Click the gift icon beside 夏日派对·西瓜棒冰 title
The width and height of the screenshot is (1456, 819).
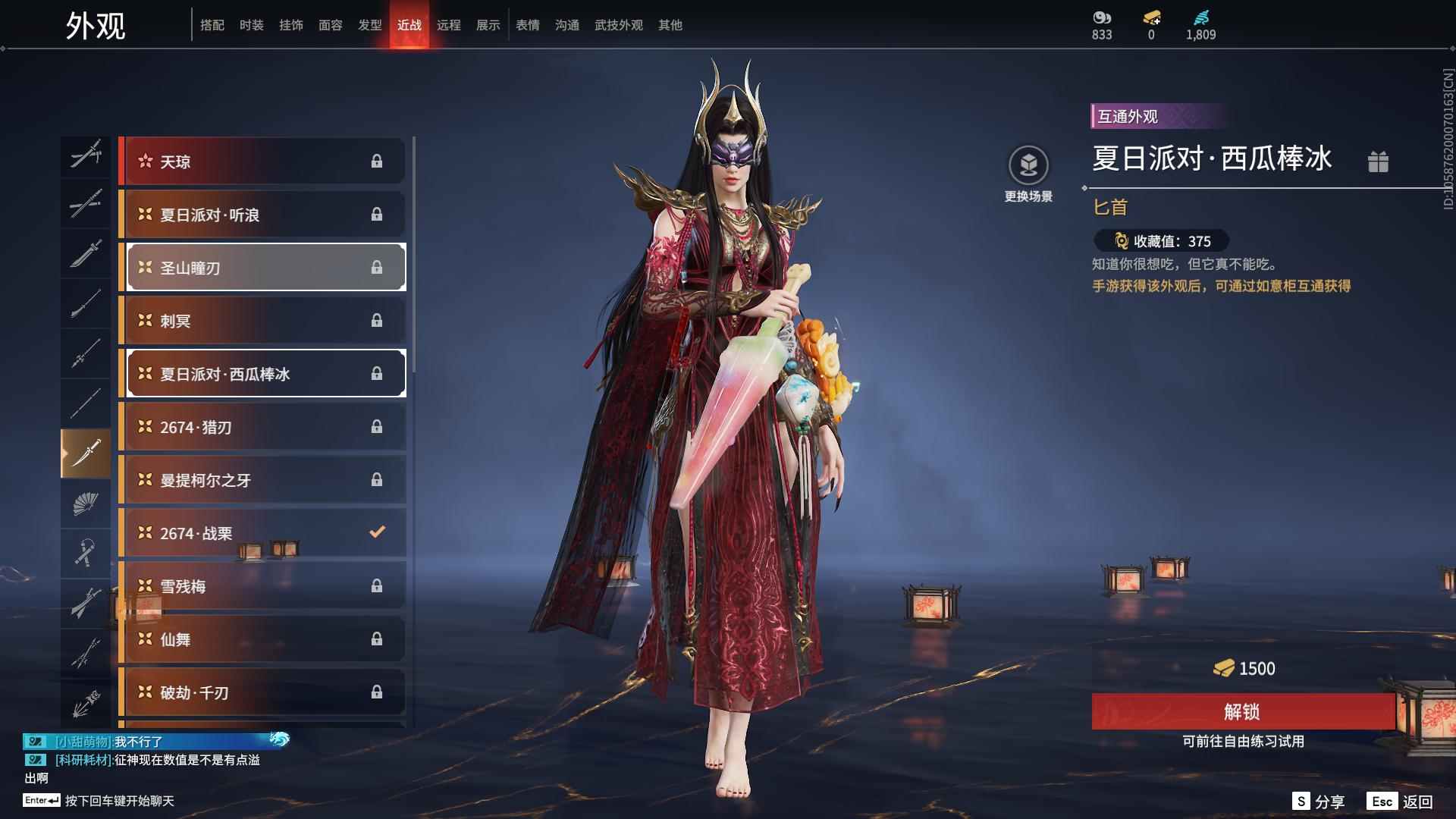pos(1379,162)
